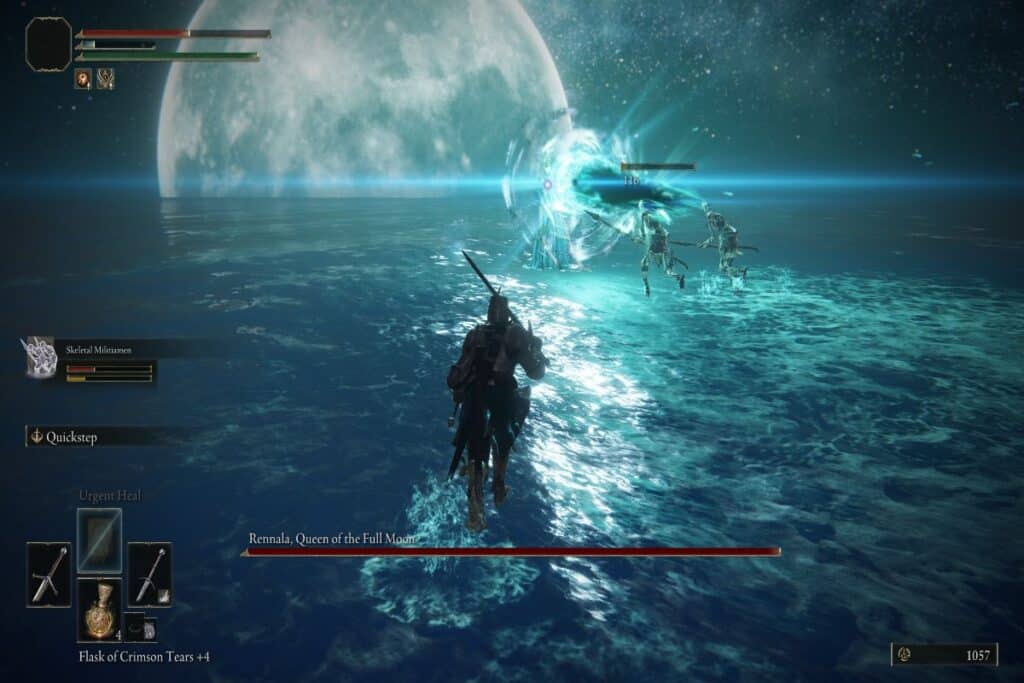
Task: Select the left-hand sword slot
Action: tap(48, 574)
